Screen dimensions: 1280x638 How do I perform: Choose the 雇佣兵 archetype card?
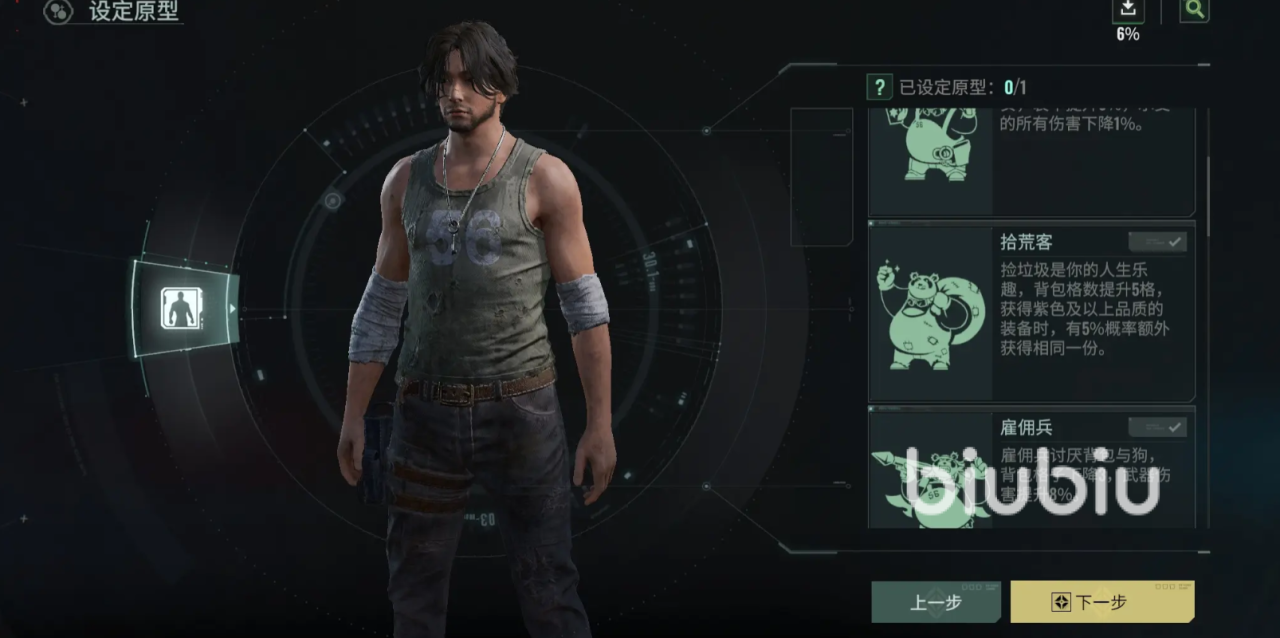click(1031, 470)
